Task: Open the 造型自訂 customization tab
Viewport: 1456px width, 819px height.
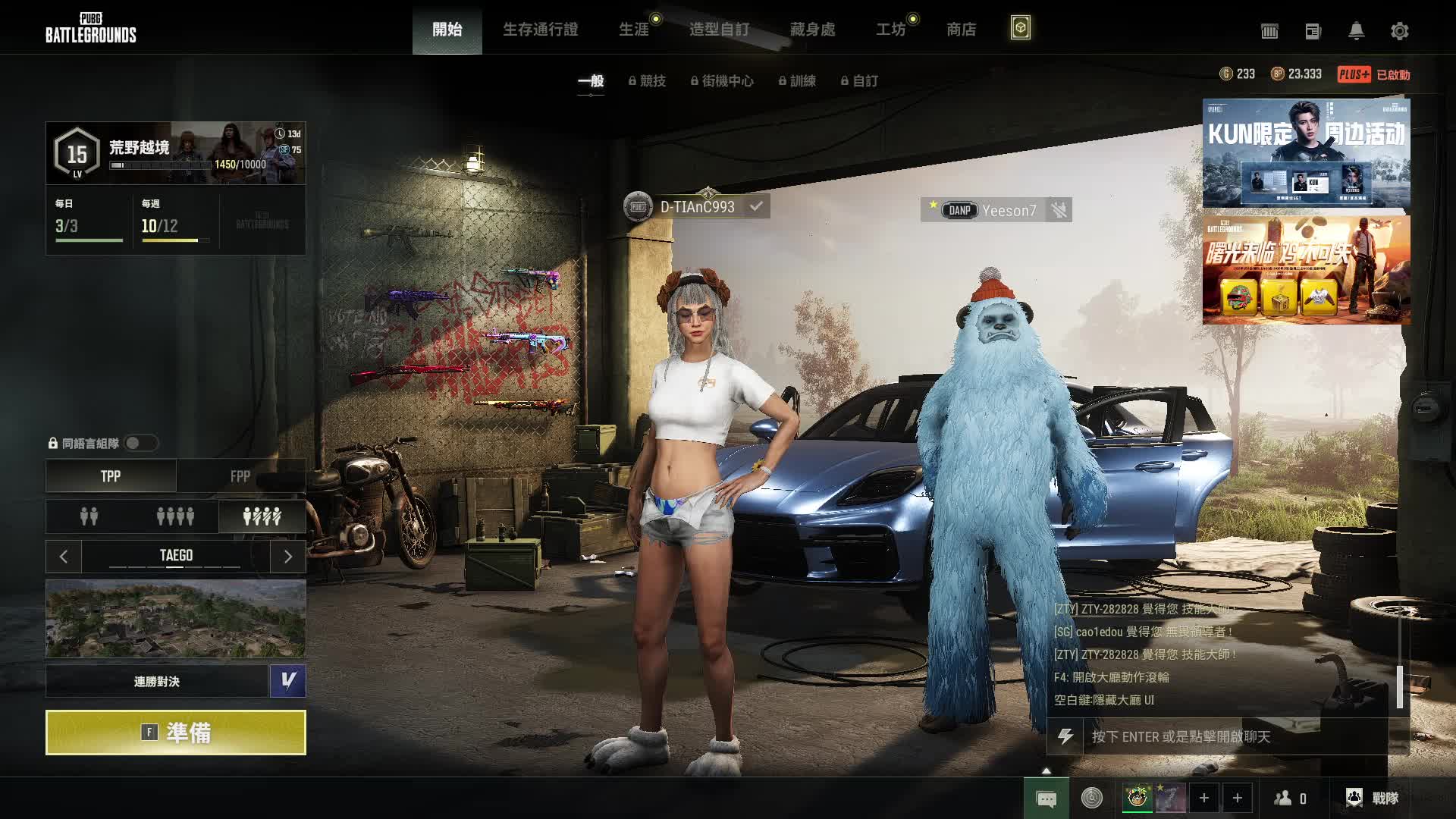Action: [x=719, y=30]
